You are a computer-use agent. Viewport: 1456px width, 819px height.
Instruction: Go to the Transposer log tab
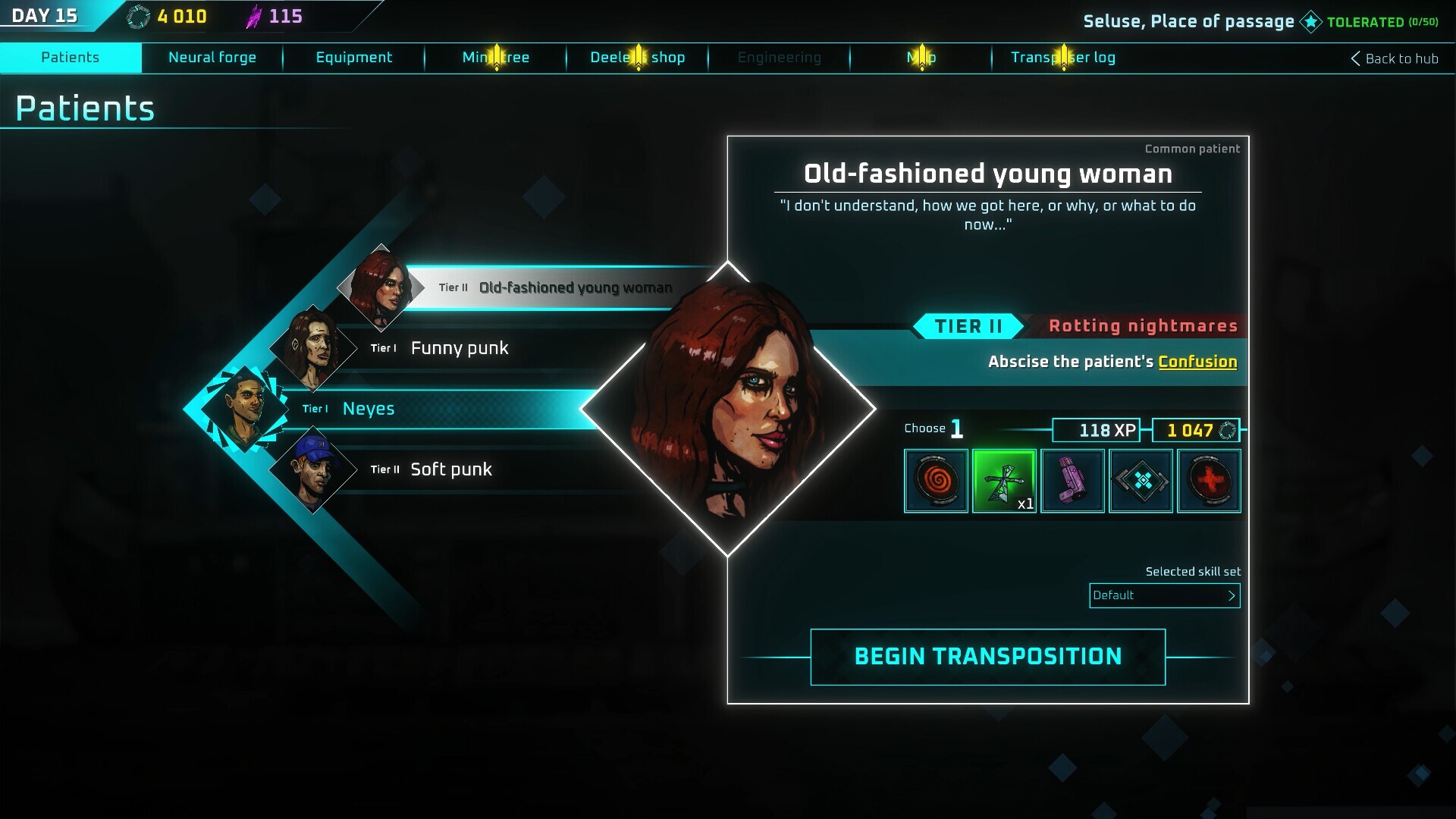pyautogui.click(x=1062, y=58)
